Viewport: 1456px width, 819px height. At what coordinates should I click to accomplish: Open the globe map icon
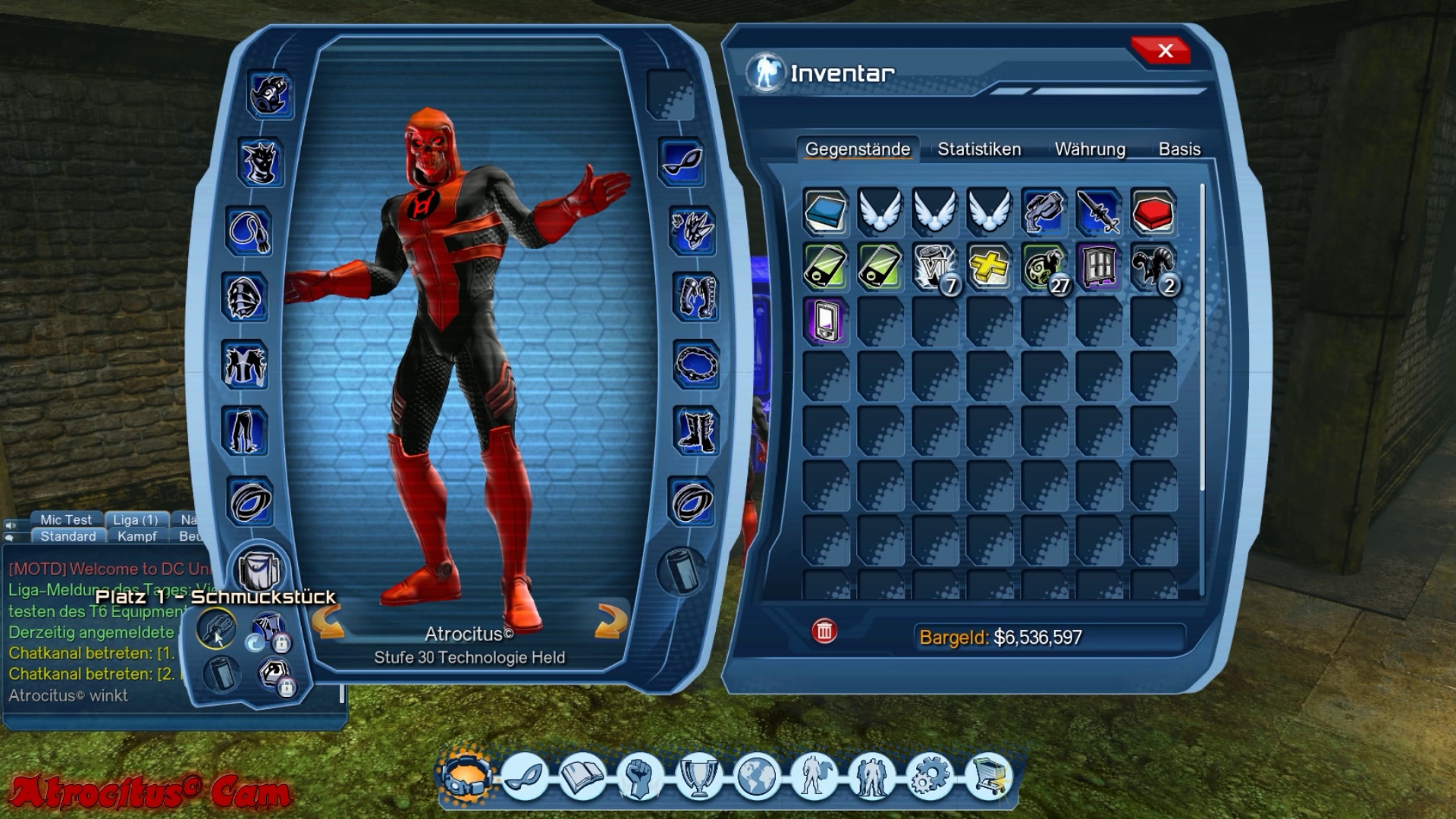click(756, 777)
